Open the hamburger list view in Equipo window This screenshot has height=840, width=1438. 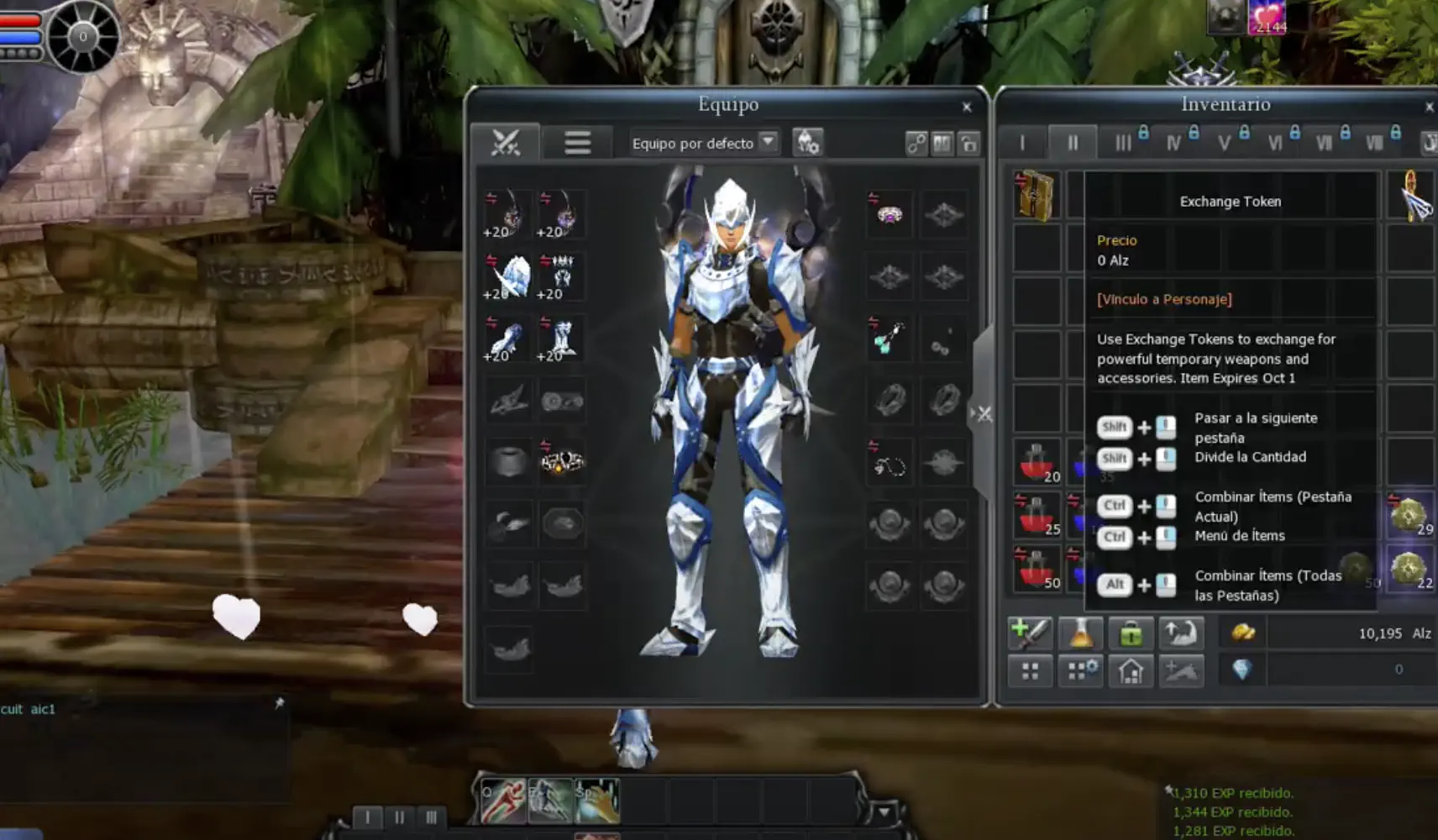(x=577, y=141)
